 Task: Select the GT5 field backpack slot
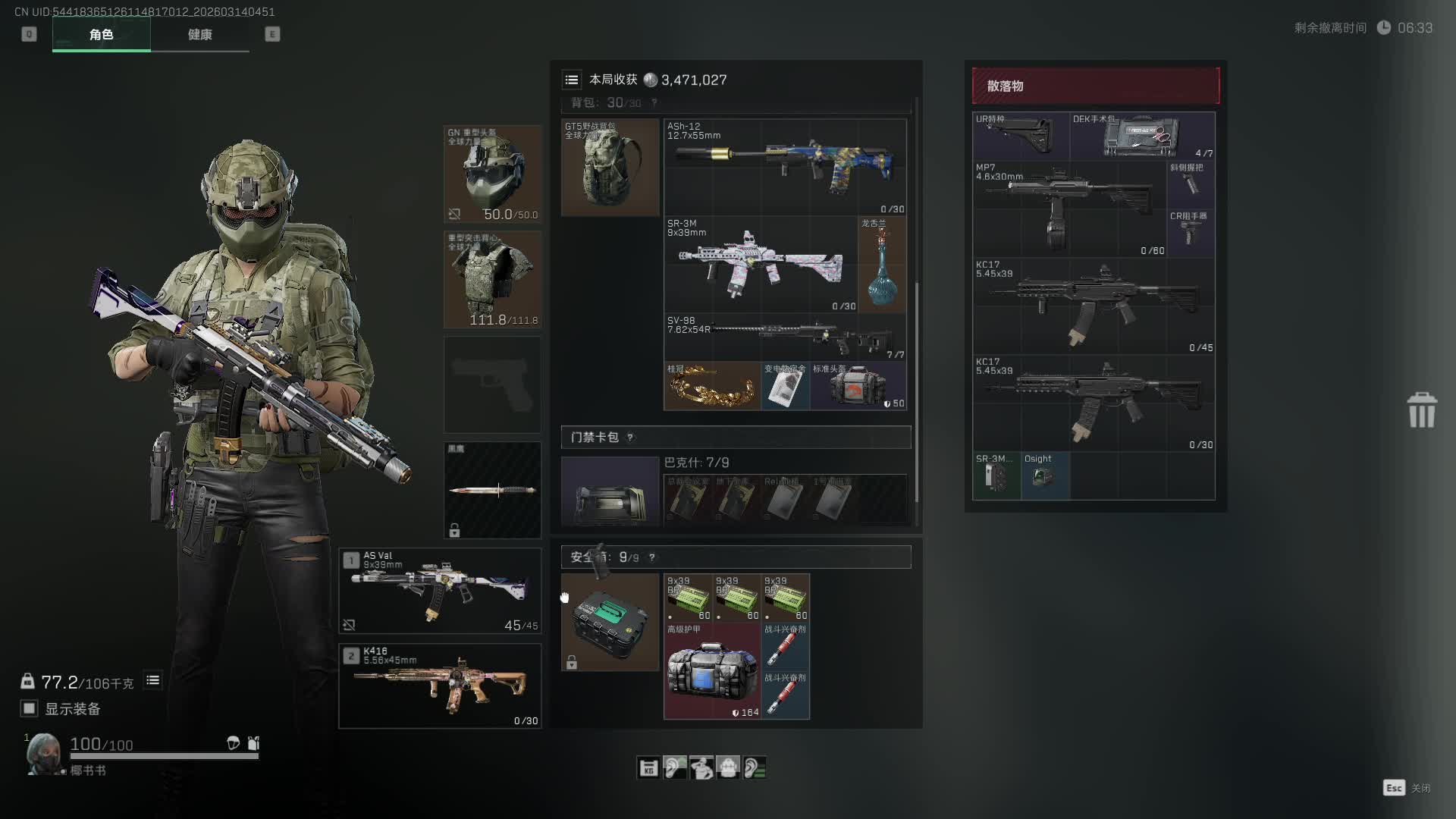tap(610, 167)
